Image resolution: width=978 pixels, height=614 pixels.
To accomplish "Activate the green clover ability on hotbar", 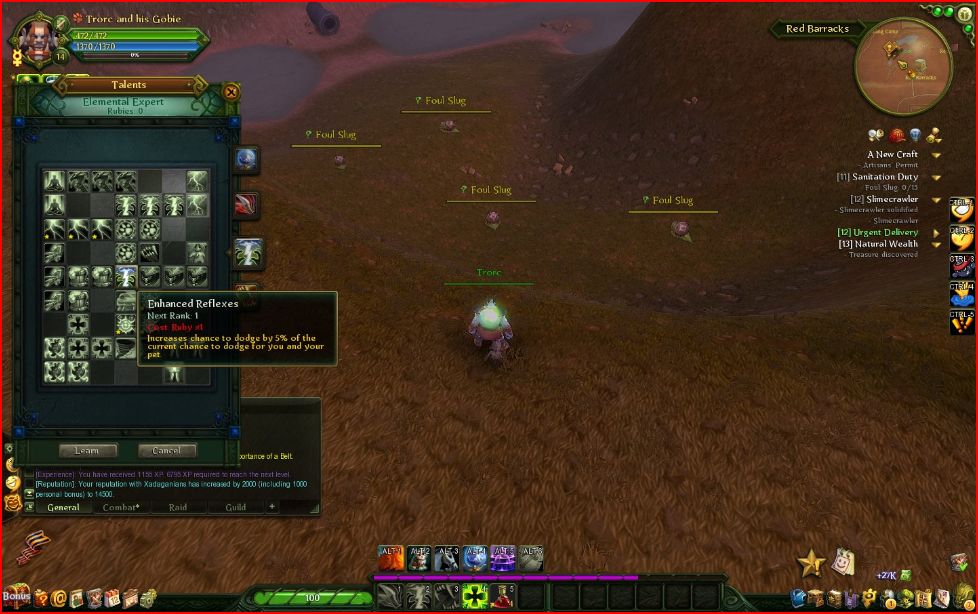I will coord(474,596).
